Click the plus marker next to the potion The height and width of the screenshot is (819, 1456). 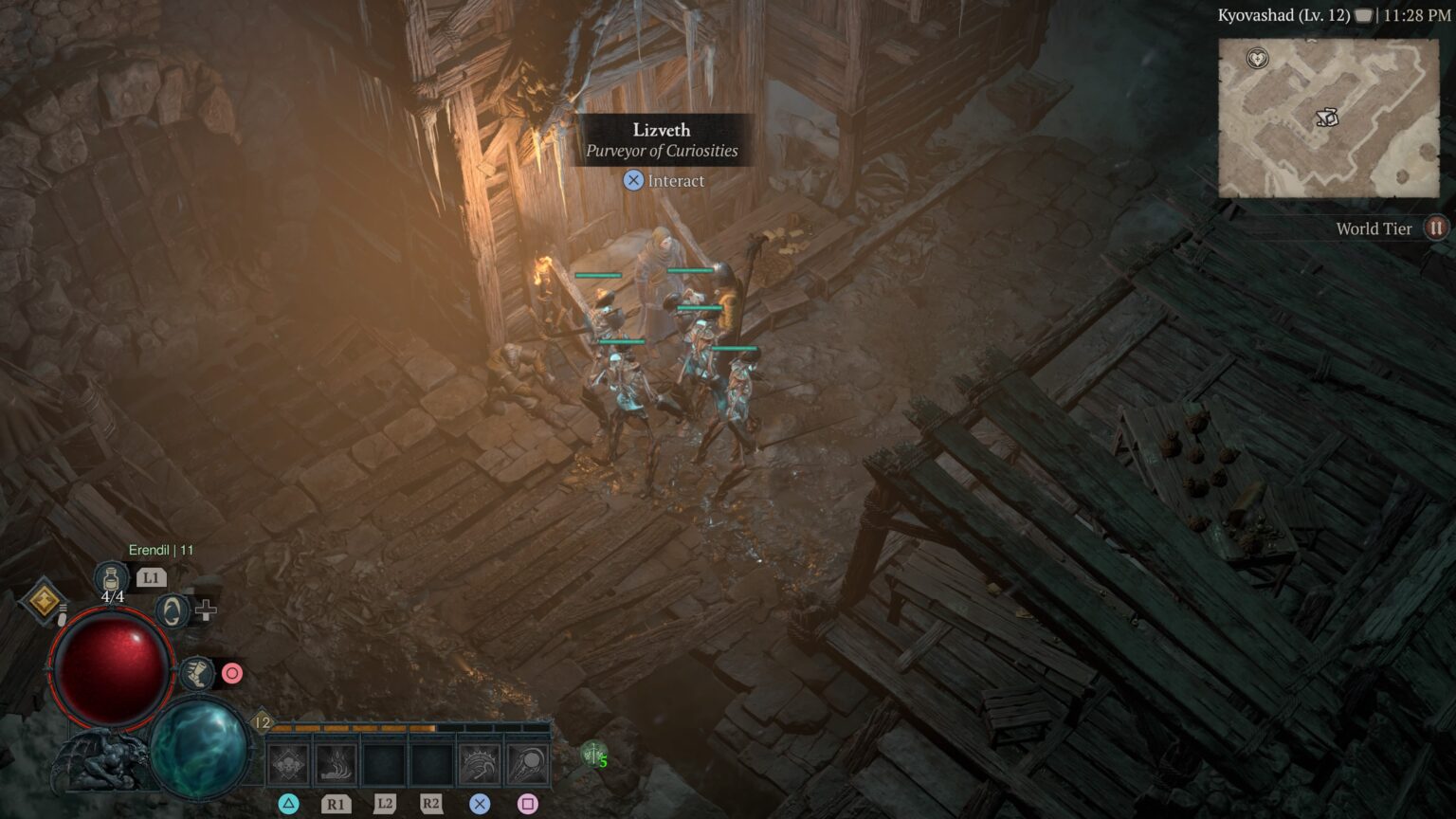[206, 610]
